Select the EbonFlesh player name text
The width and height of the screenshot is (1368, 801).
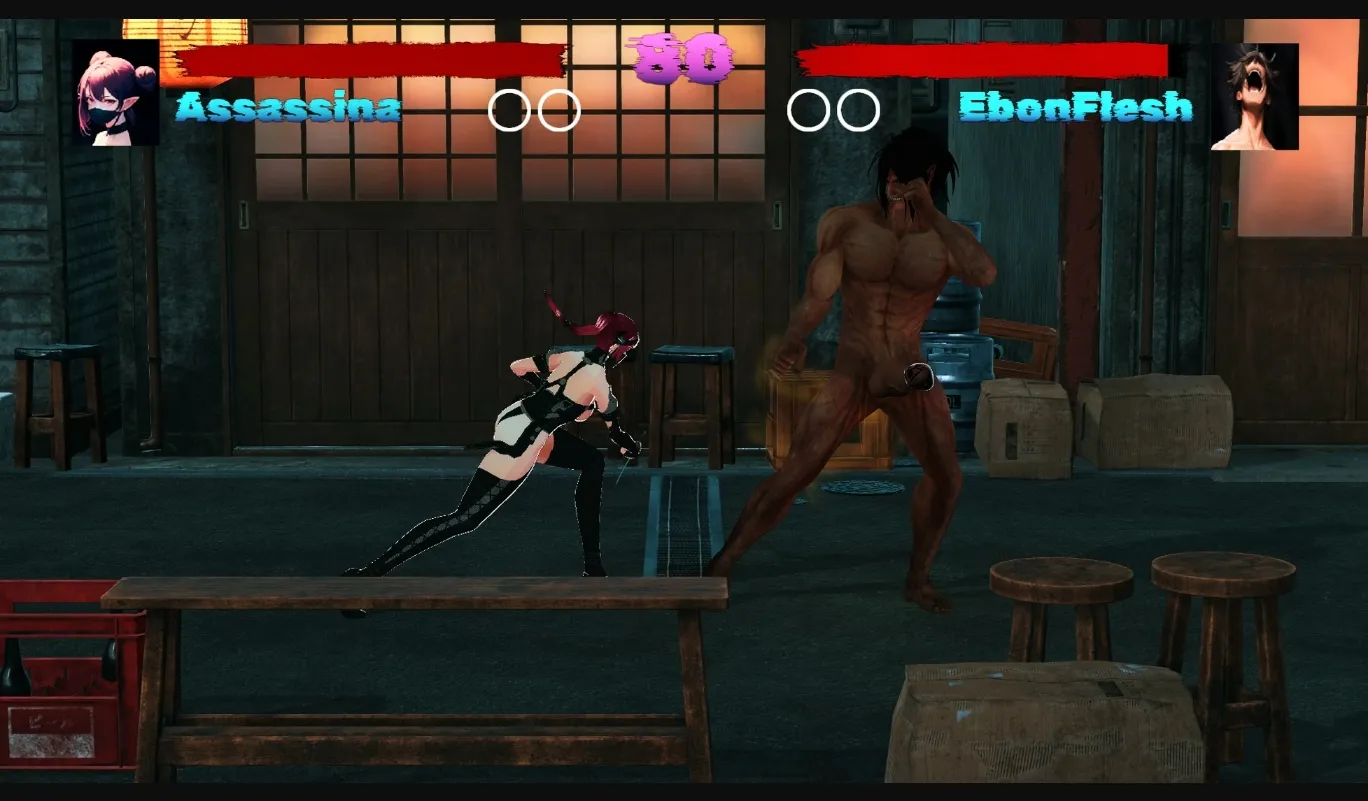[1075, 108]
